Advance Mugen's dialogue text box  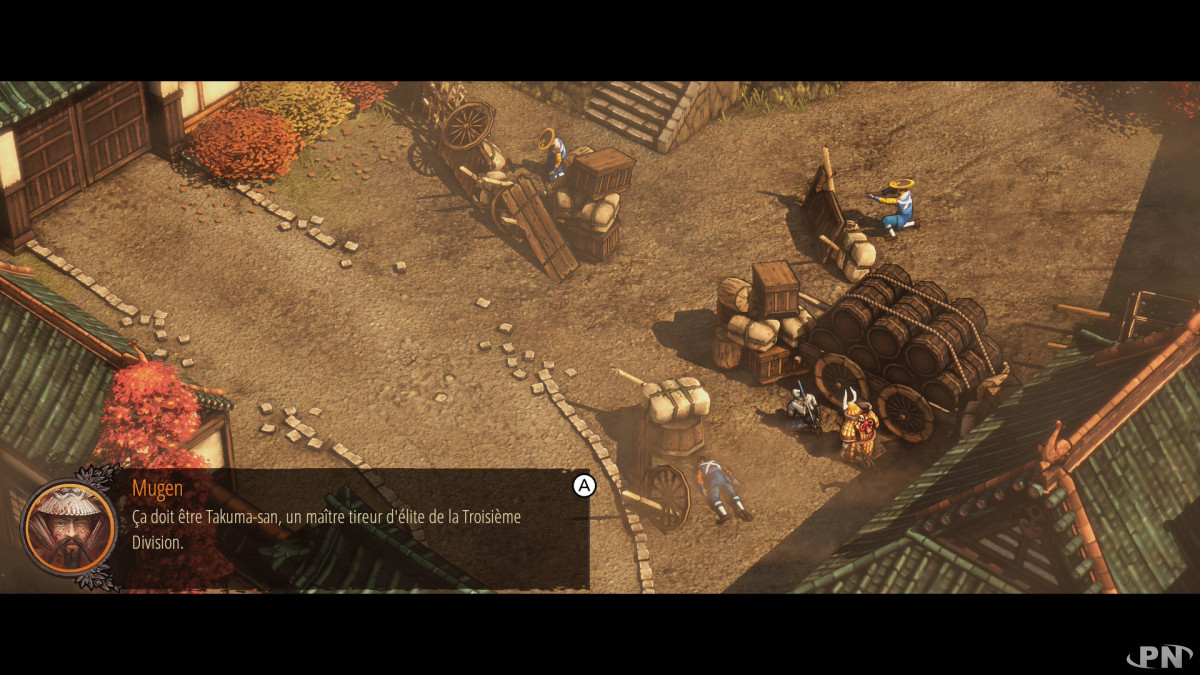point(583,486)
